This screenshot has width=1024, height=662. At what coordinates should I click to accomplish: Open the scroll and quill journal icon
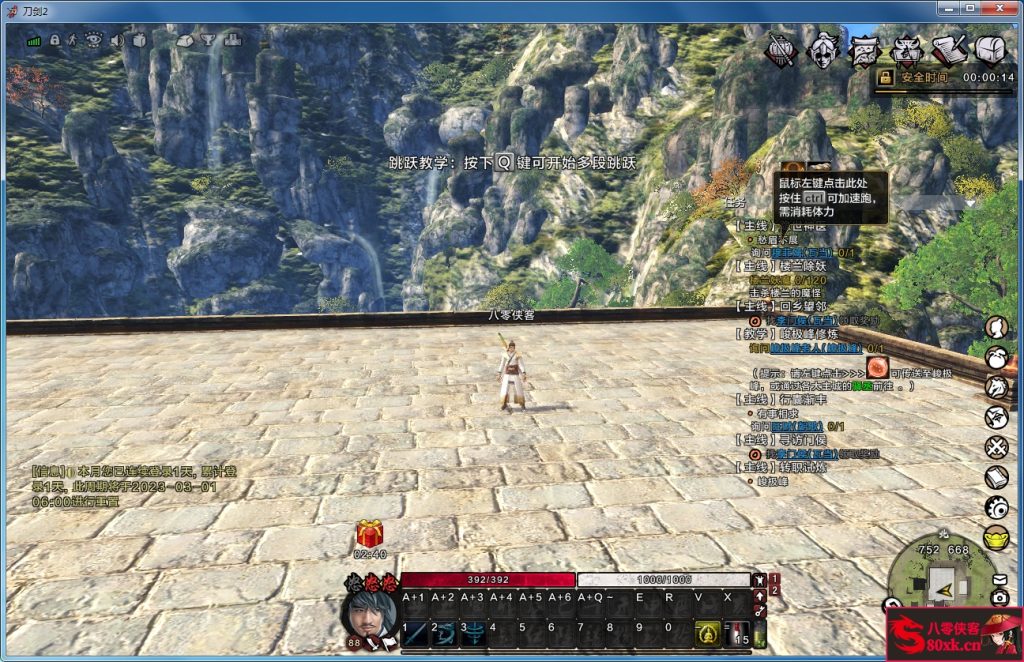click(x=949, y=50)
